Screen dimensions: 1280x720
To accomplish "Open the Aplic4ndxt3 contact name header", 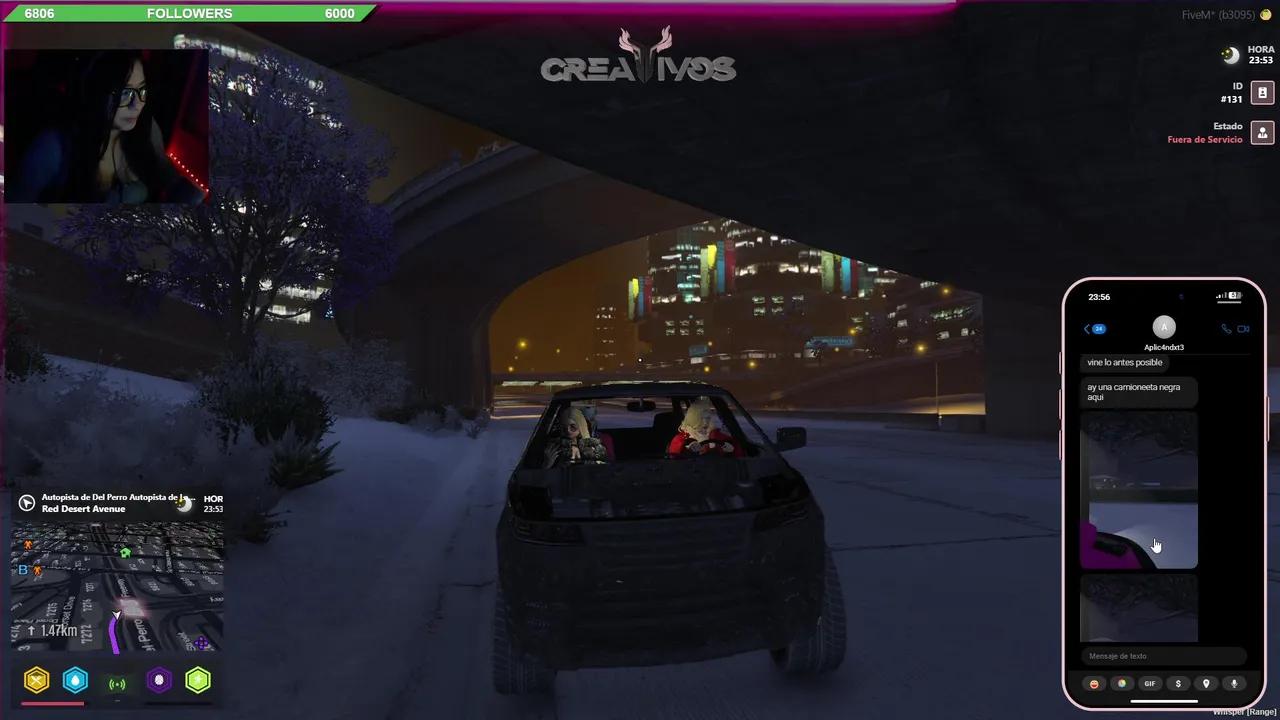I will [x=1164, y=347].
